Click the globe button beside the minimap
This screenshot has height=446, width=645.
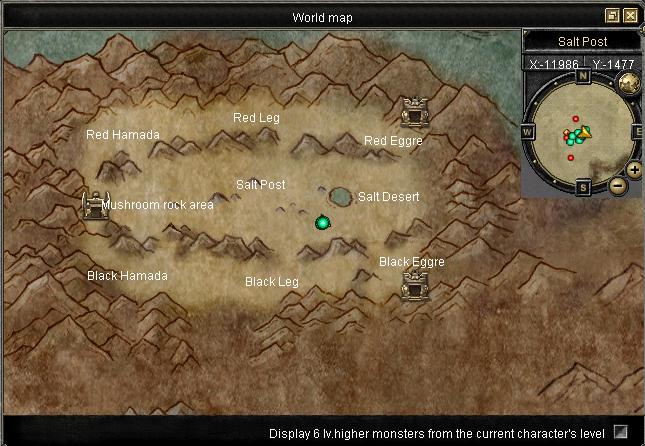630,81
